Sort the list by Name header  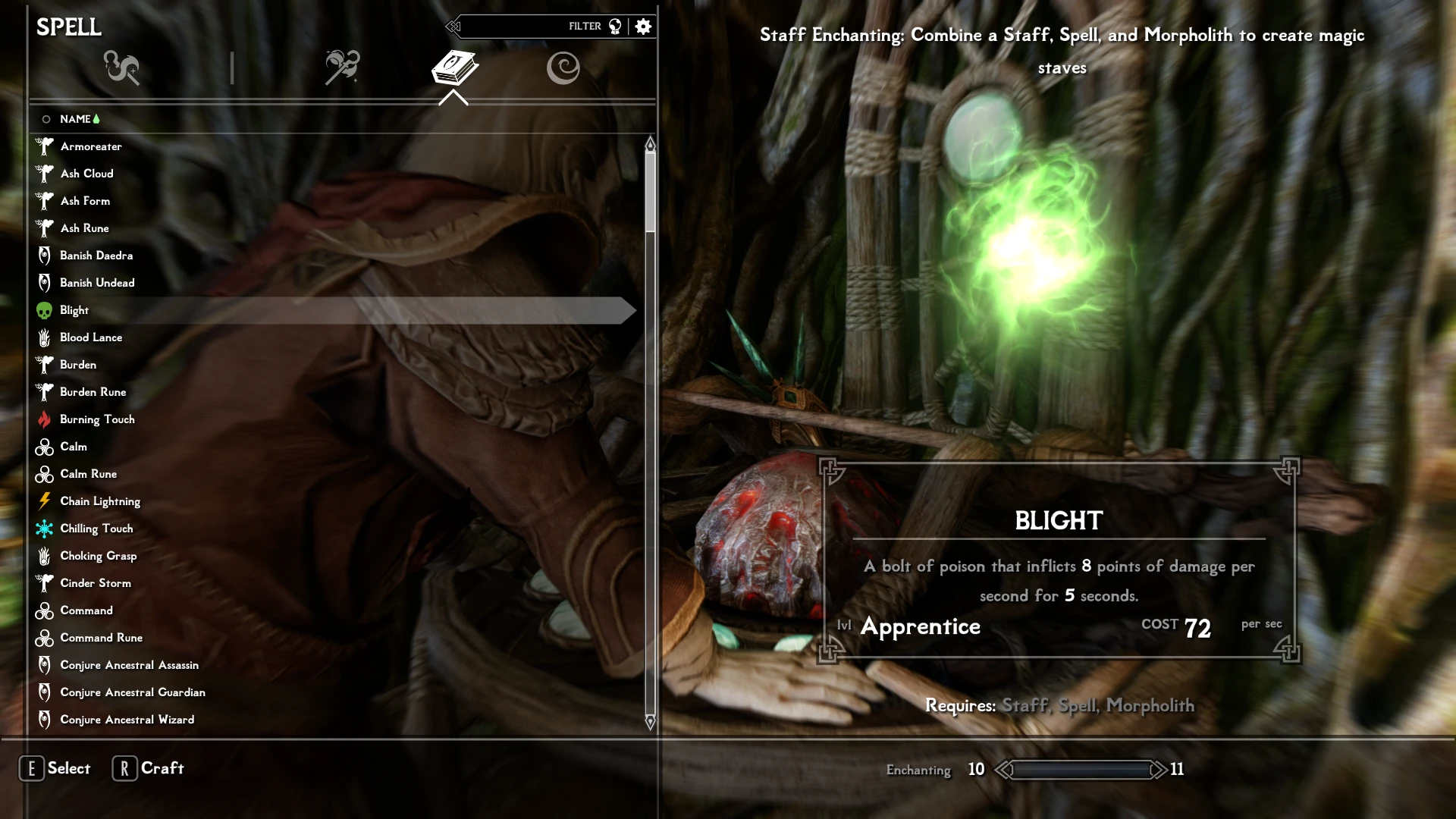pyautogui.click(x=76, y=119)
